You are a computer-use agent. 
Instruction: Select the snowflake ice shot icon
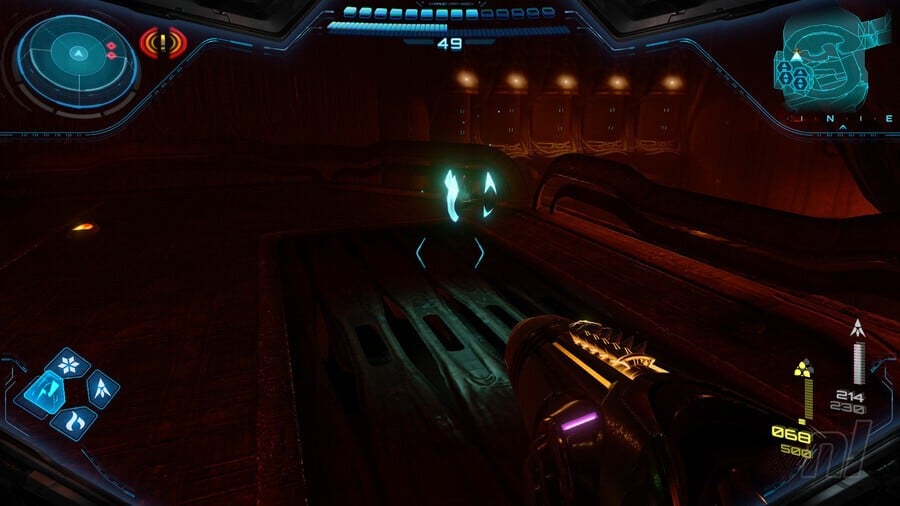[68, 365]
